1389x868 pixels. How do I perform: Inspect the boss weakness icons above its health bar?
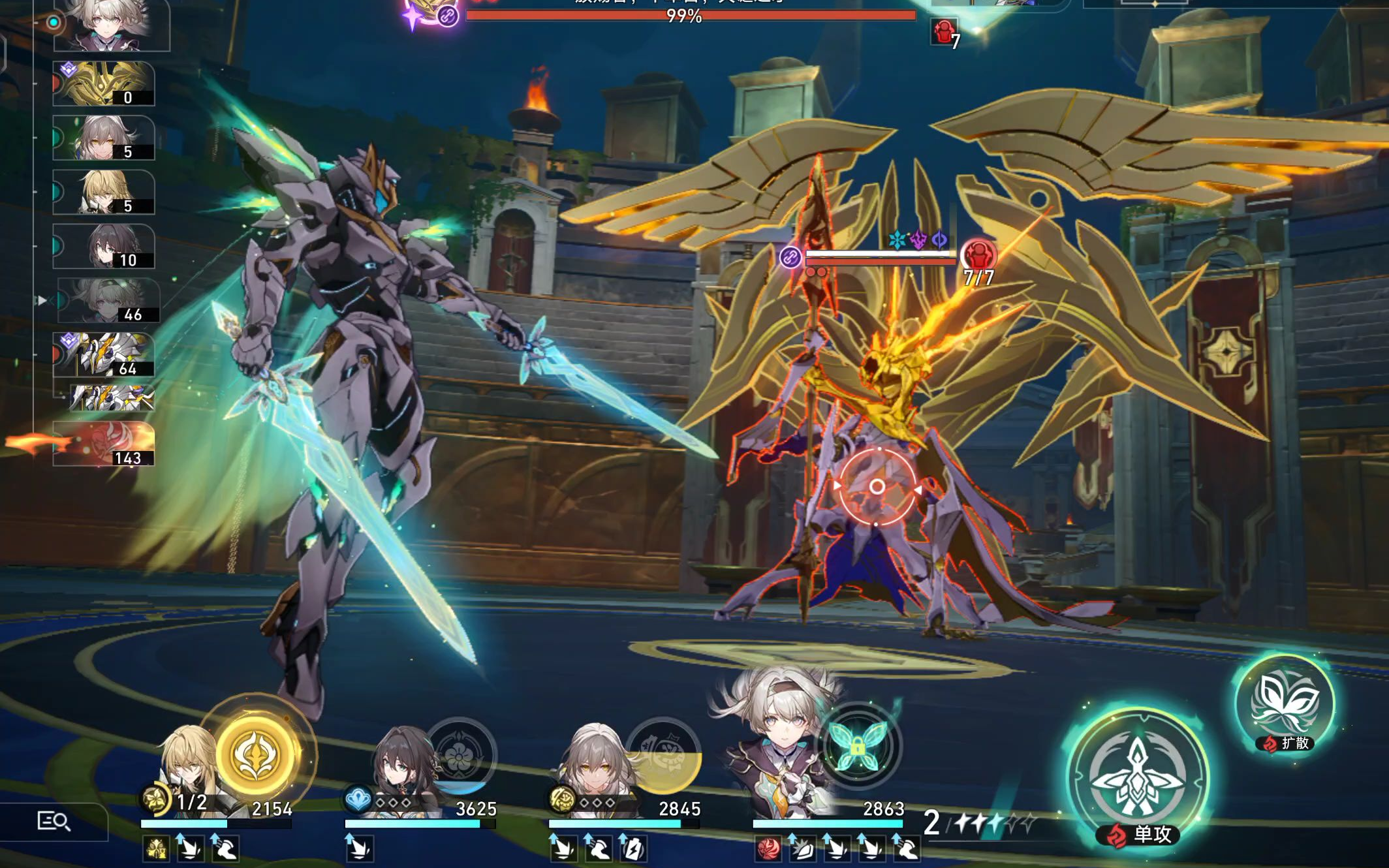click(x=918, y=240)
